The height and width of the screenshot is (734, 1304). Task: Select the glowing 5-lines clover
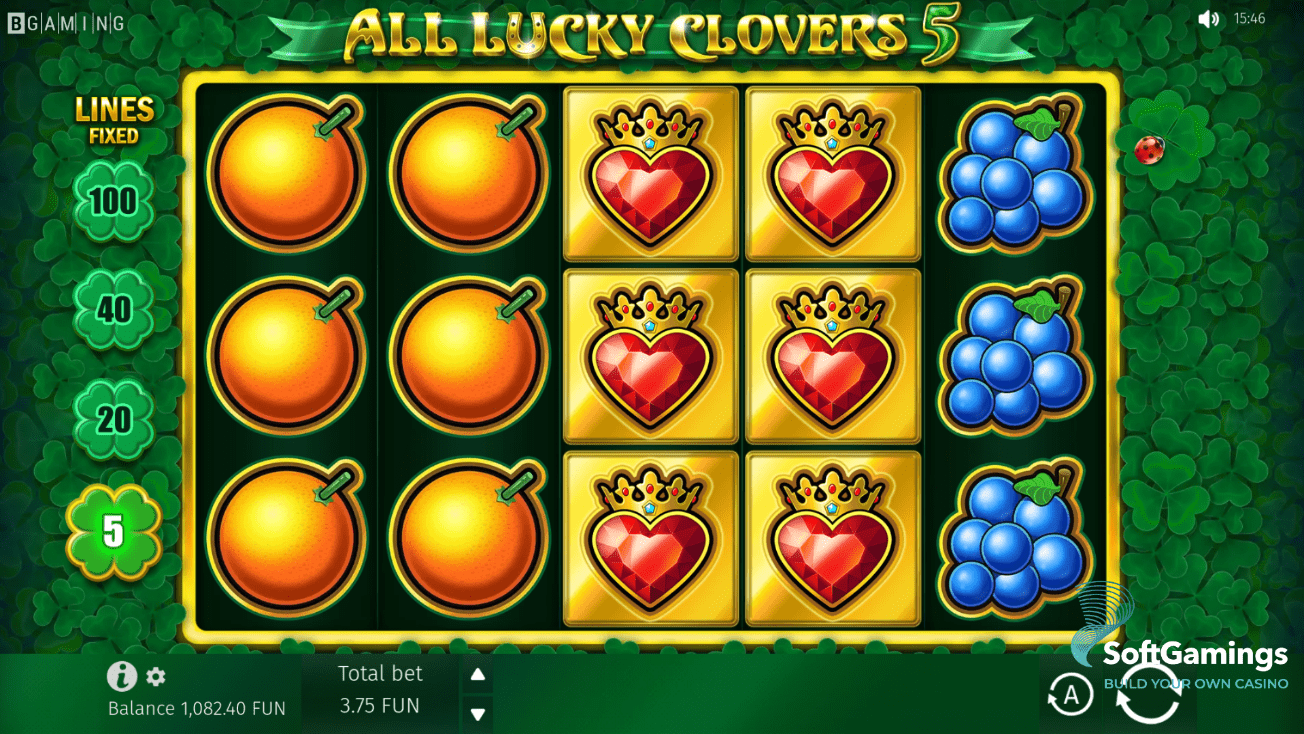(115, 535)
